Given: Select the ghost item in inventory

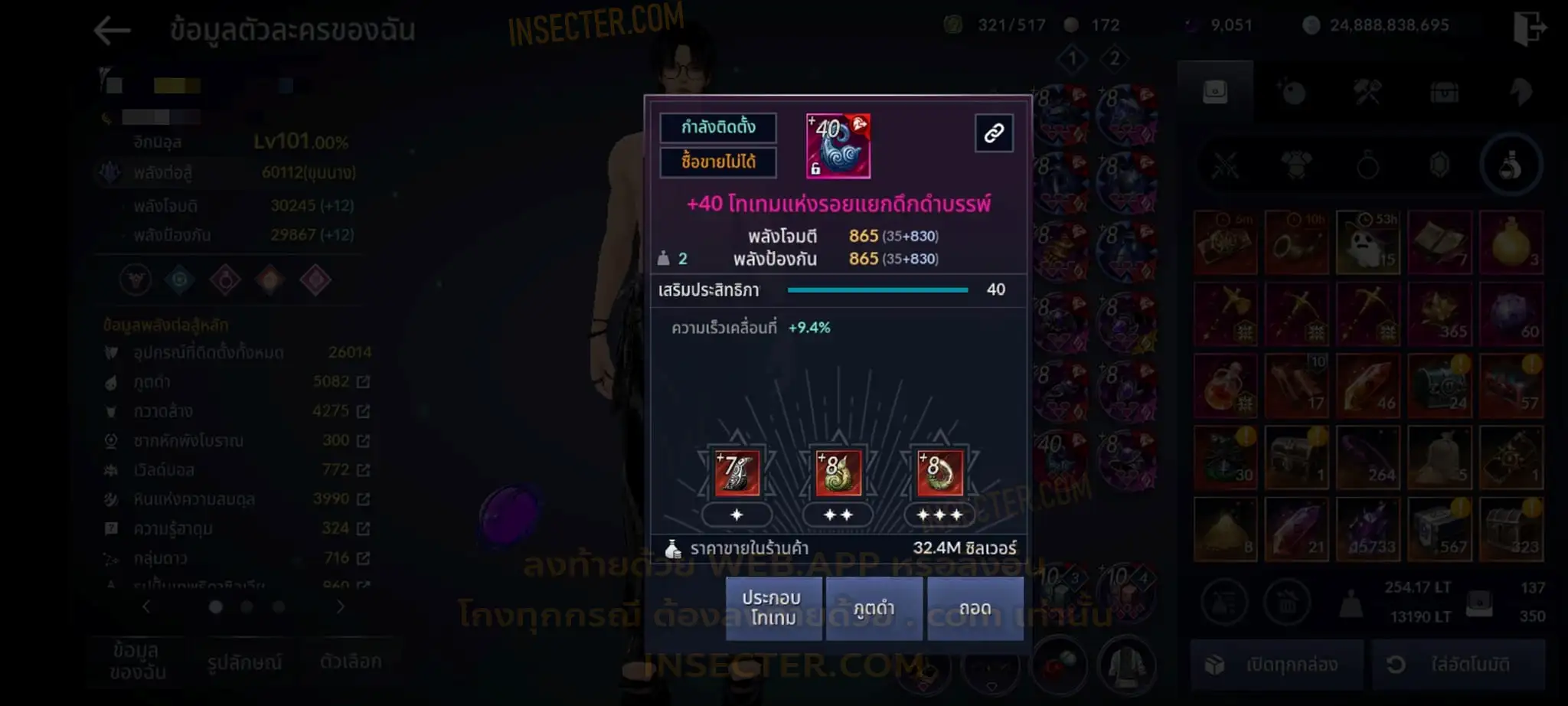Looking at the screenshot, I should tap(1368, 242).
